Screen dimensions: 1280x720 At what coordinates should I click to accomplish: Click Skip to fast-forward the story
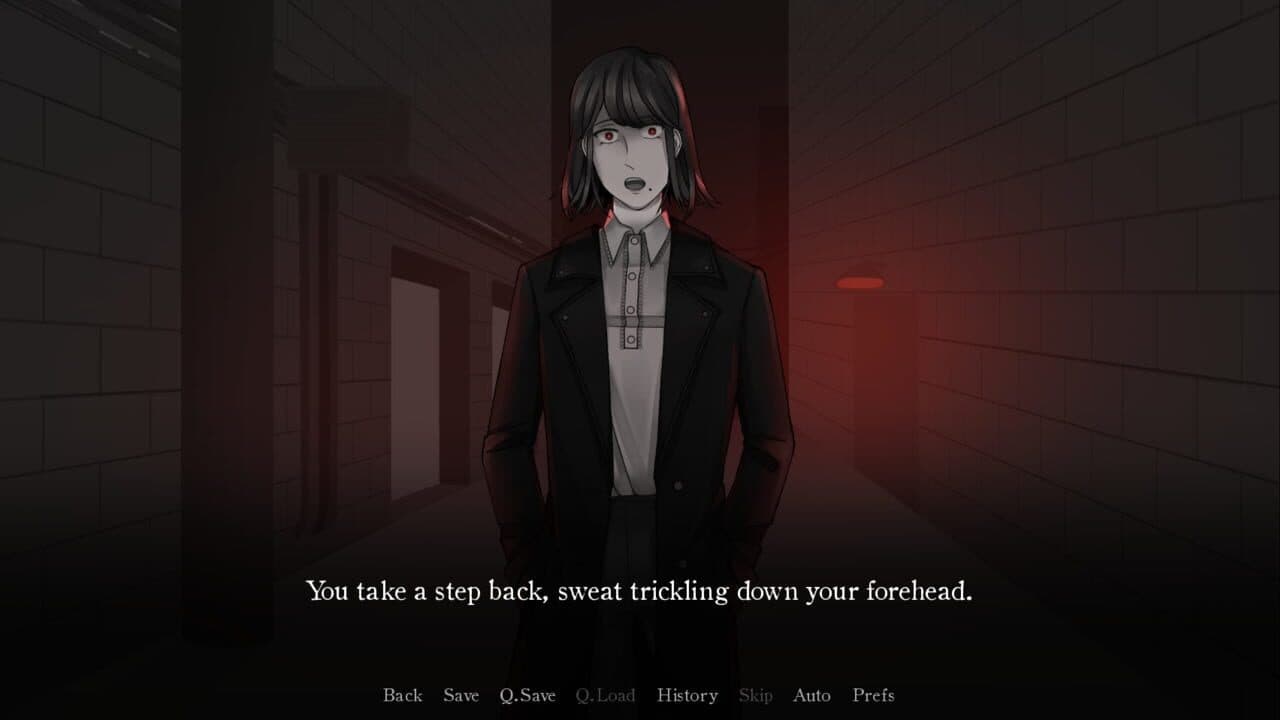[x=757, y=695]
